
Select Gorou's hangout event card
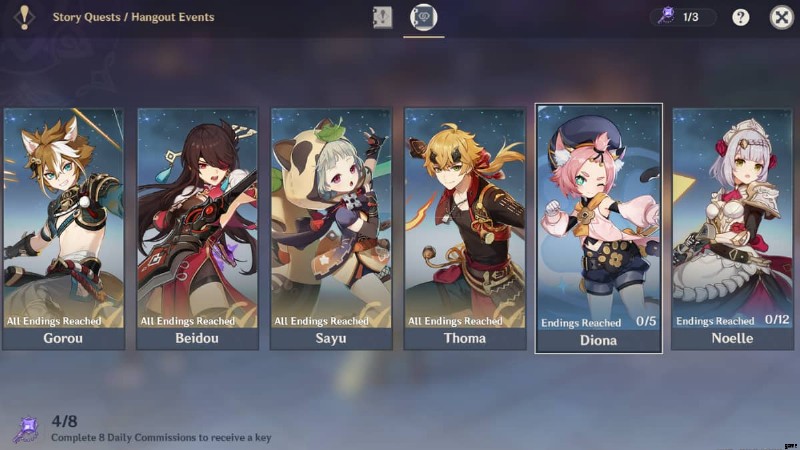click(64, 228)
